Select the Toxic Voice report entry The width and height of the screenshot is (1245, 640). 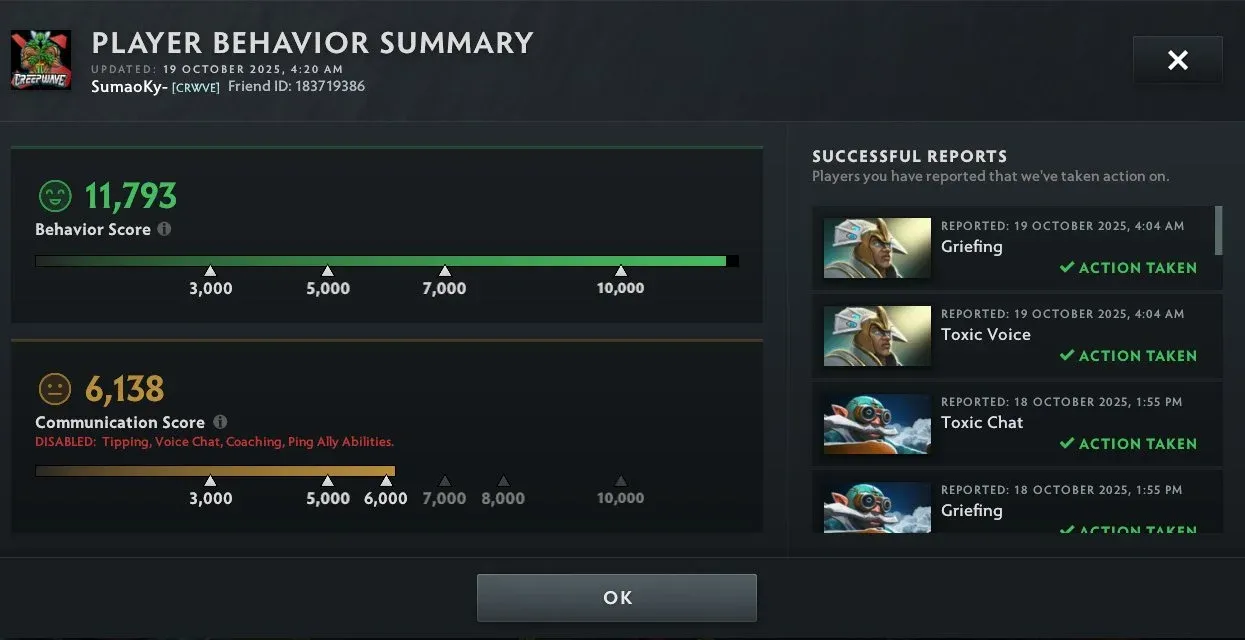[1016, 336]
